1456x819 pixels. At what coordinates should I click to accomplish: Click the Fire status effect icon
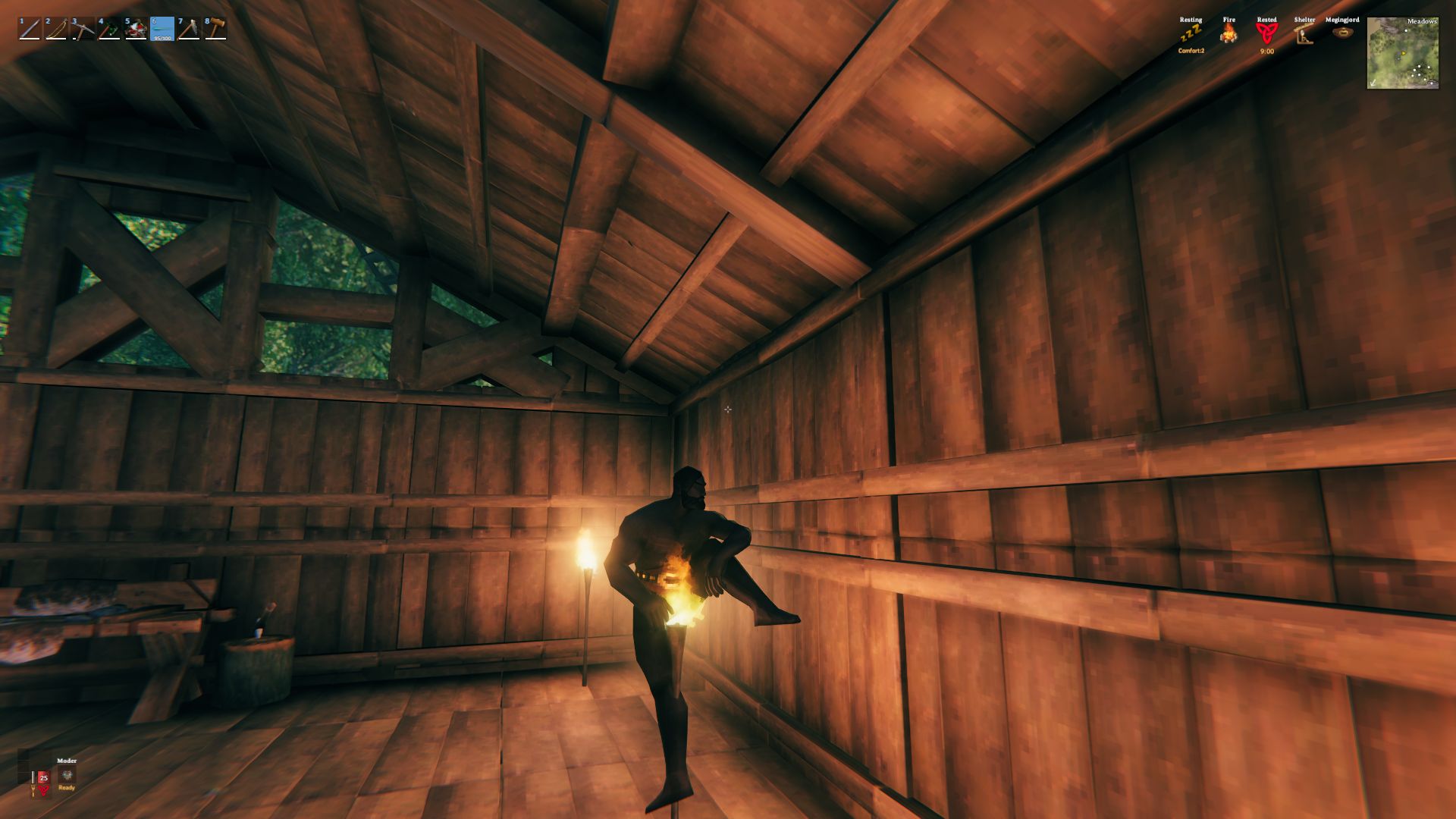tap(1228, 33)
